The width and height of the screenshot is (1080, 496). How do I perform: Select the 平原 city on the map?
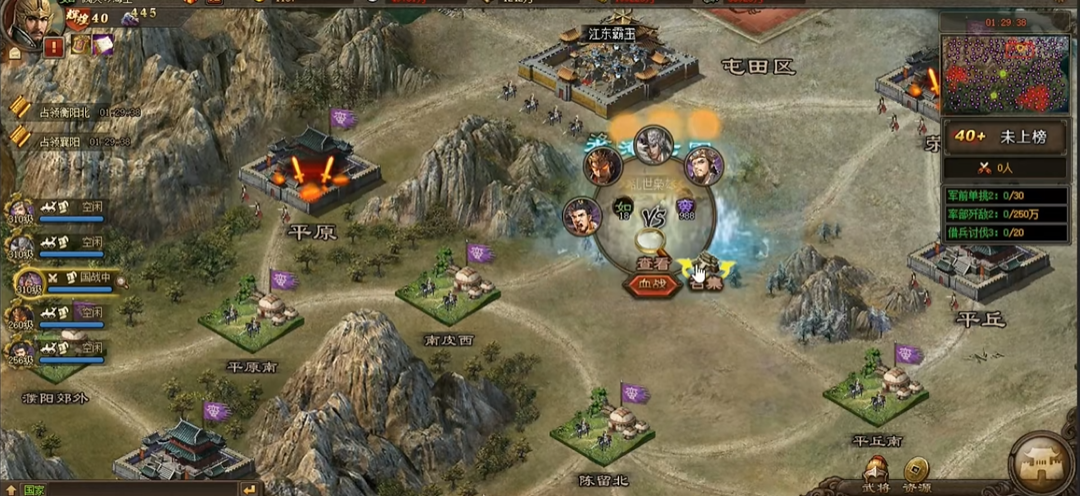310,173
